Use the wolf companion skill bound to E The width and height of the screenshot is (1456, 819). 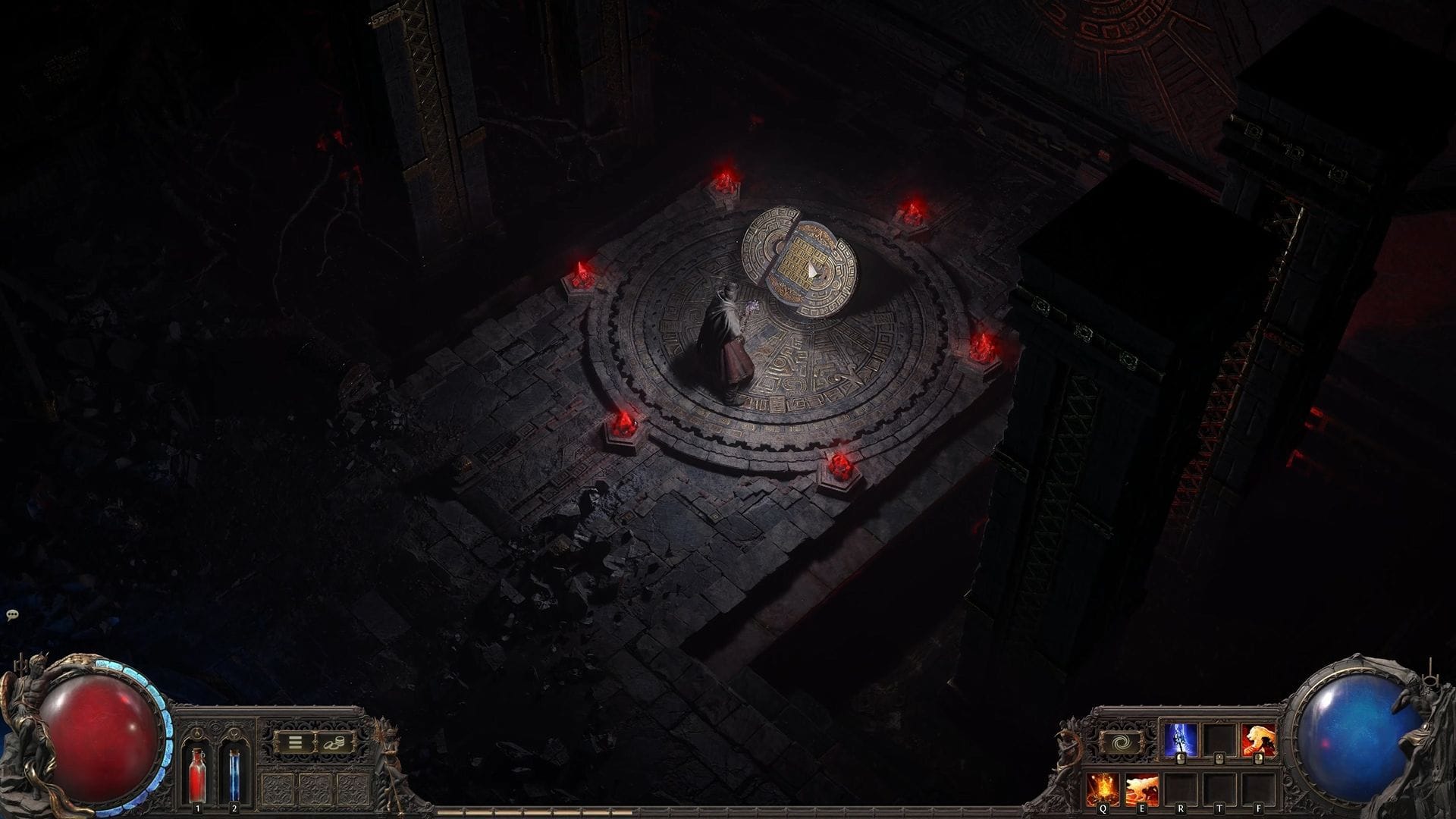pos(1142,789)
